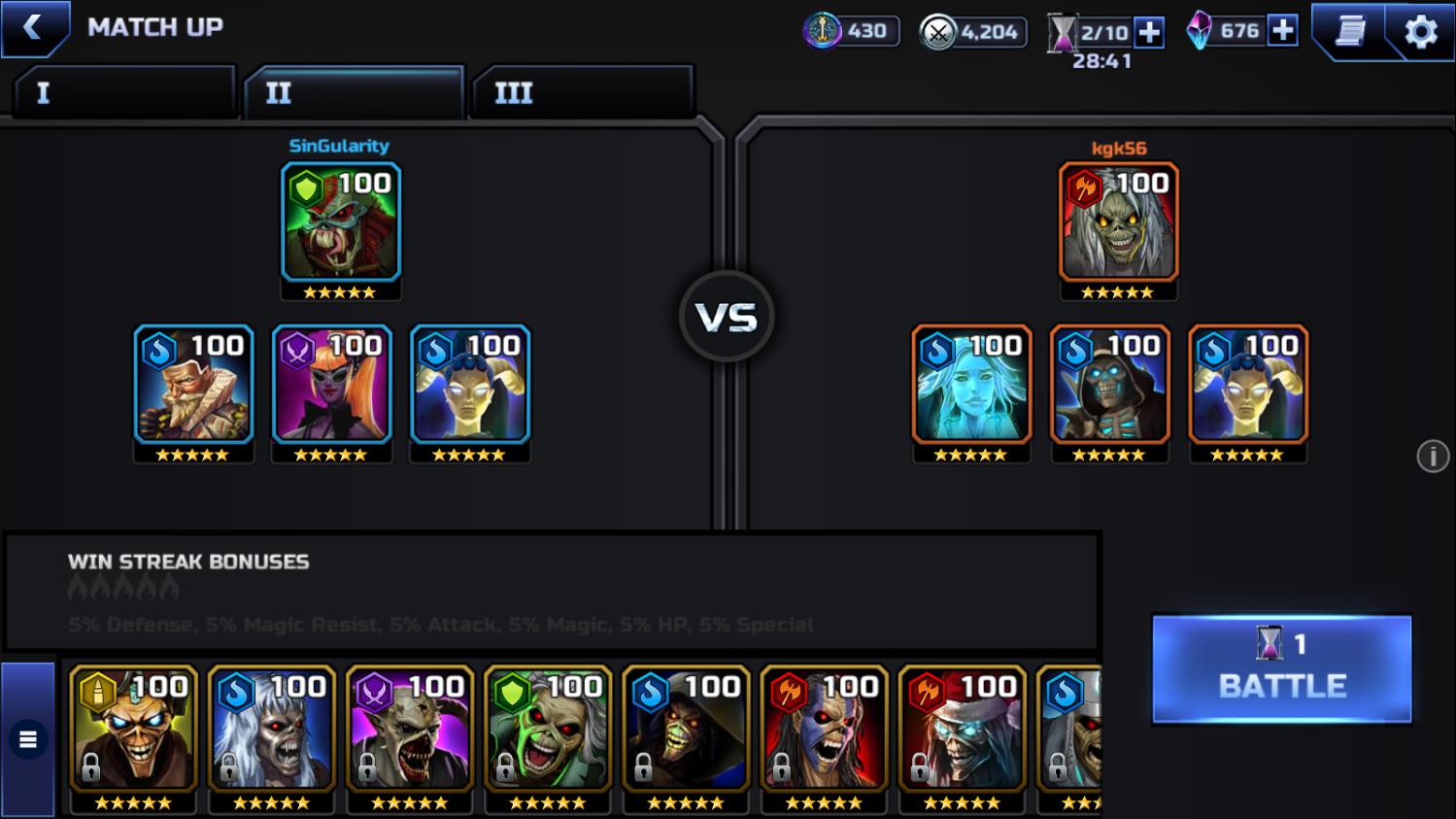Add more purple crystal currency
The width and height of the screenshot is (1456, 819).
(x=1283, y=31)
